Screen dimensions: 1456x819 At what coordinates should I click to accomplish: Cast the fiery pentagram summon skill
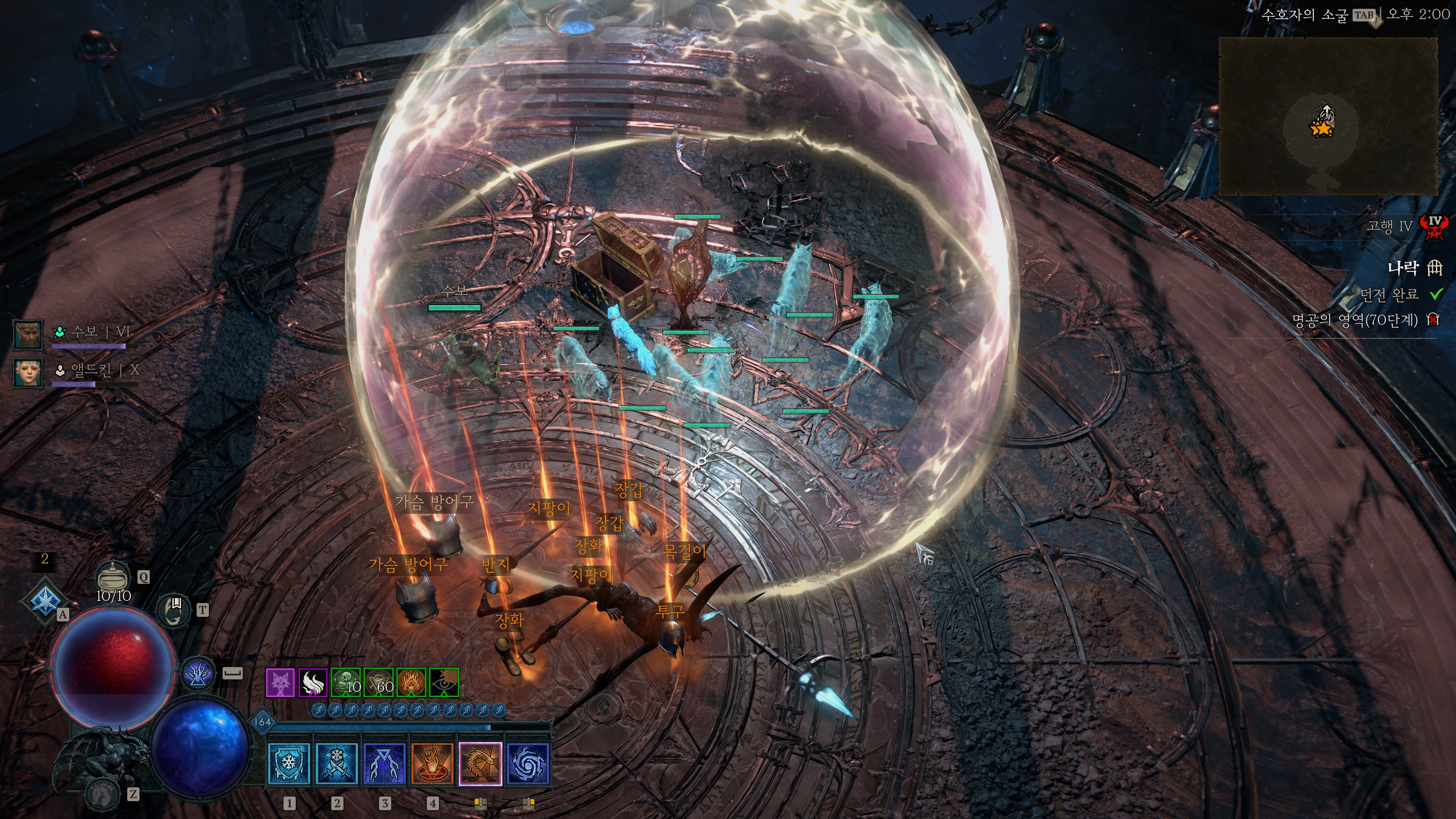click(432, 764)
